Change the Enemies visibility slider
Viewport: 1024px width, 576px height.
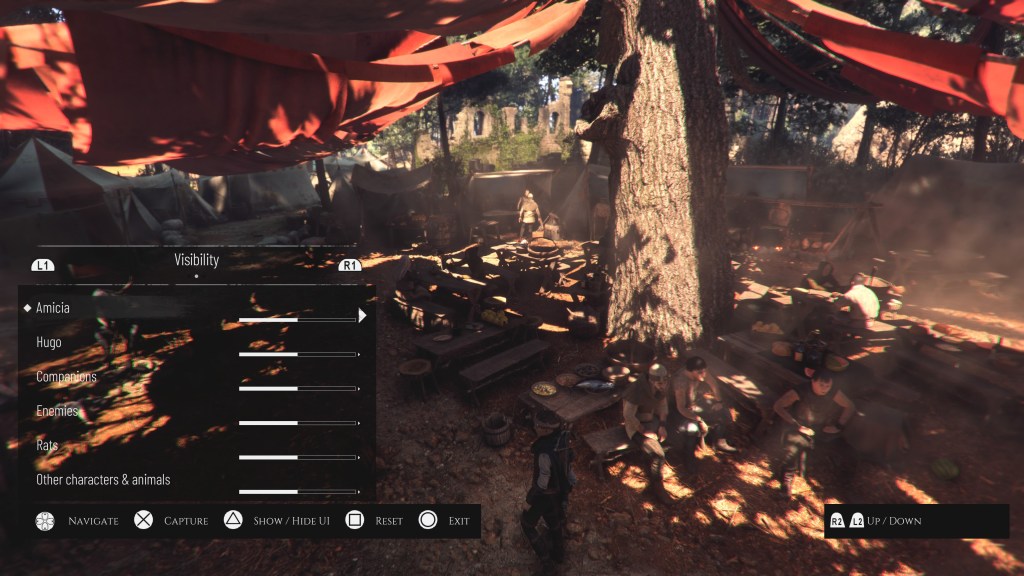[x=298, y=423]
